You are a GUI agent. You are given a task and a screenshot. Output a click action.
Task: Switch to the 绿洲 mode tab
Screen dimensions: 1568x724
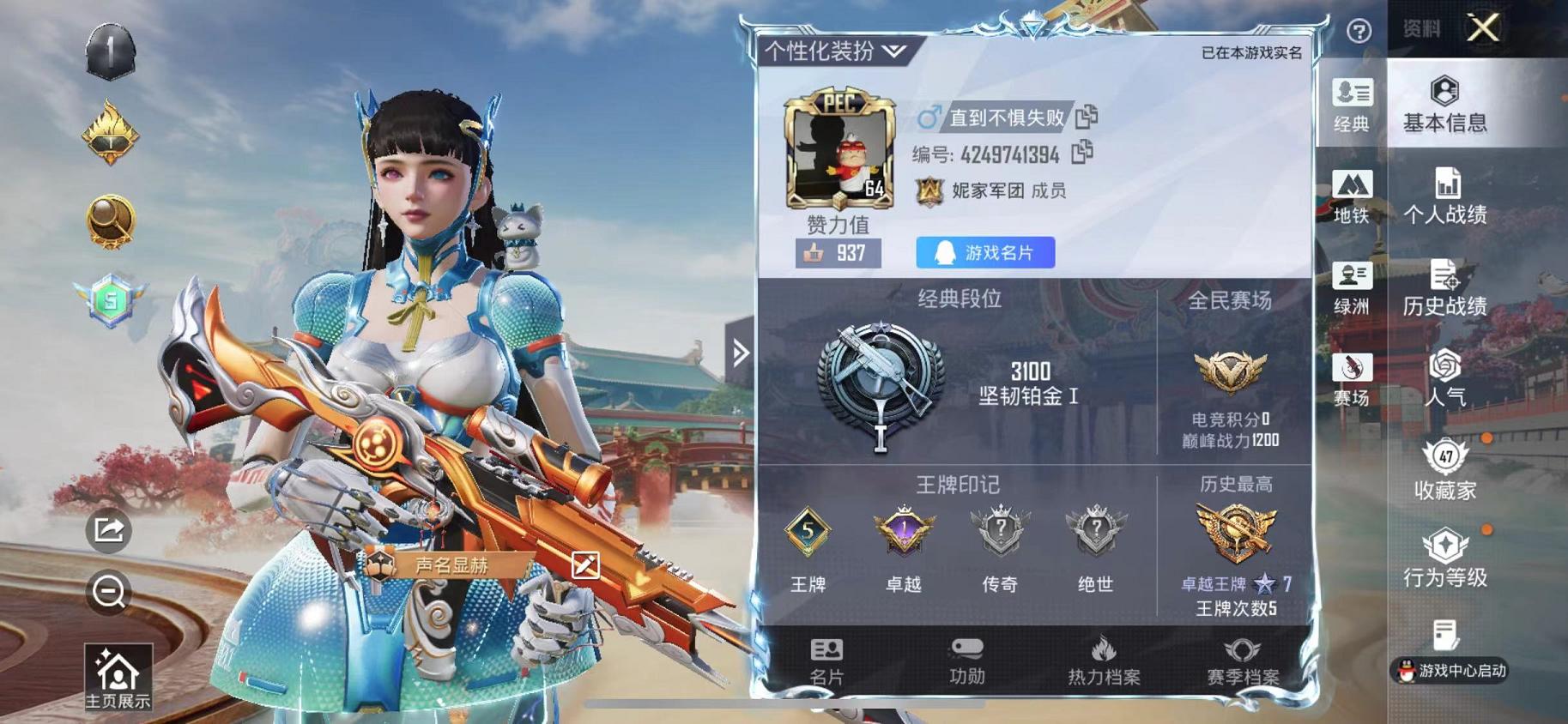1352,288
